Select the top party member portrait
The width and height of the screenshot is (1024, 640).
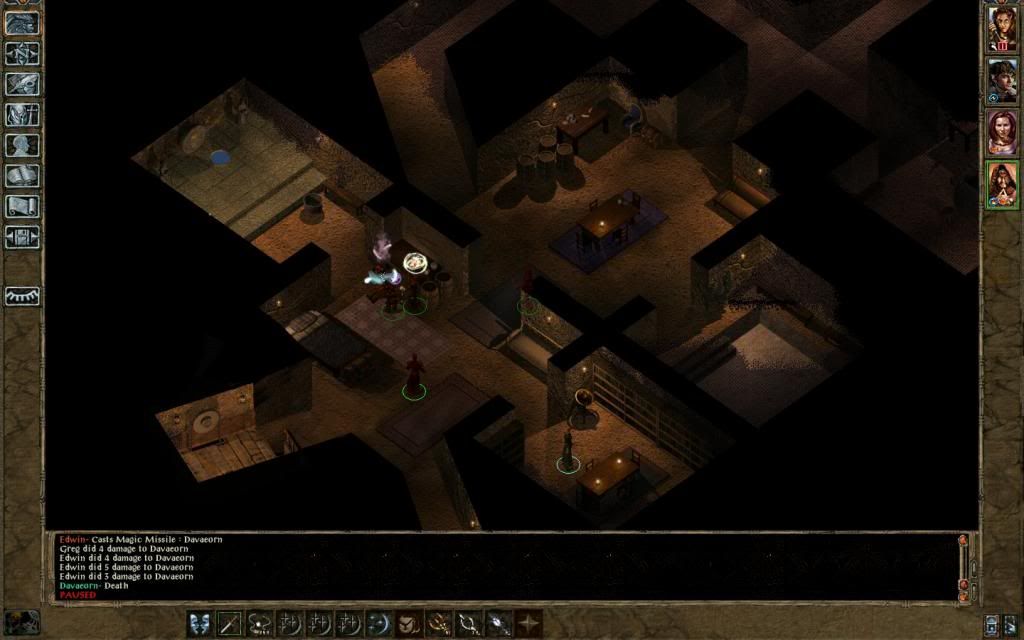[1002, 28]
